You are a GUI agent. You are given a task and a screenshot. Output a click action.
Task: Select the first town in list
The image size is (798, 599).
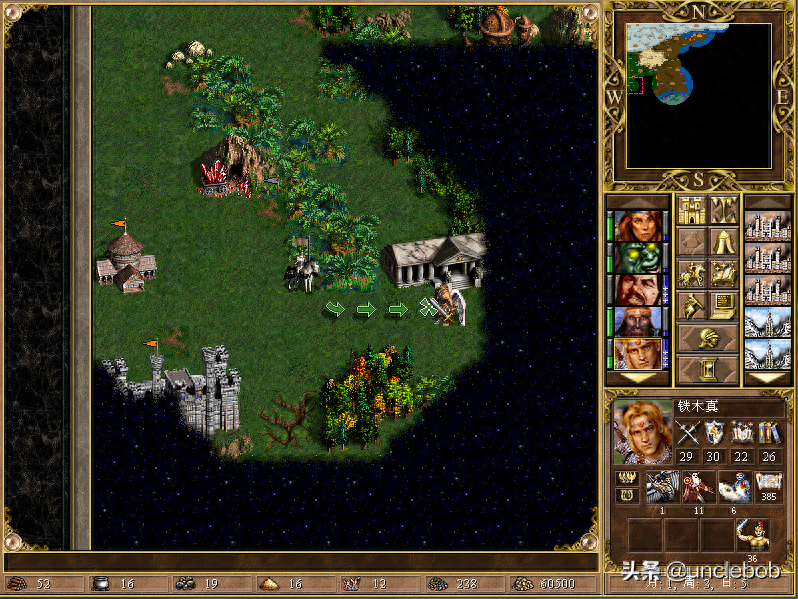(x=767, y=226)
